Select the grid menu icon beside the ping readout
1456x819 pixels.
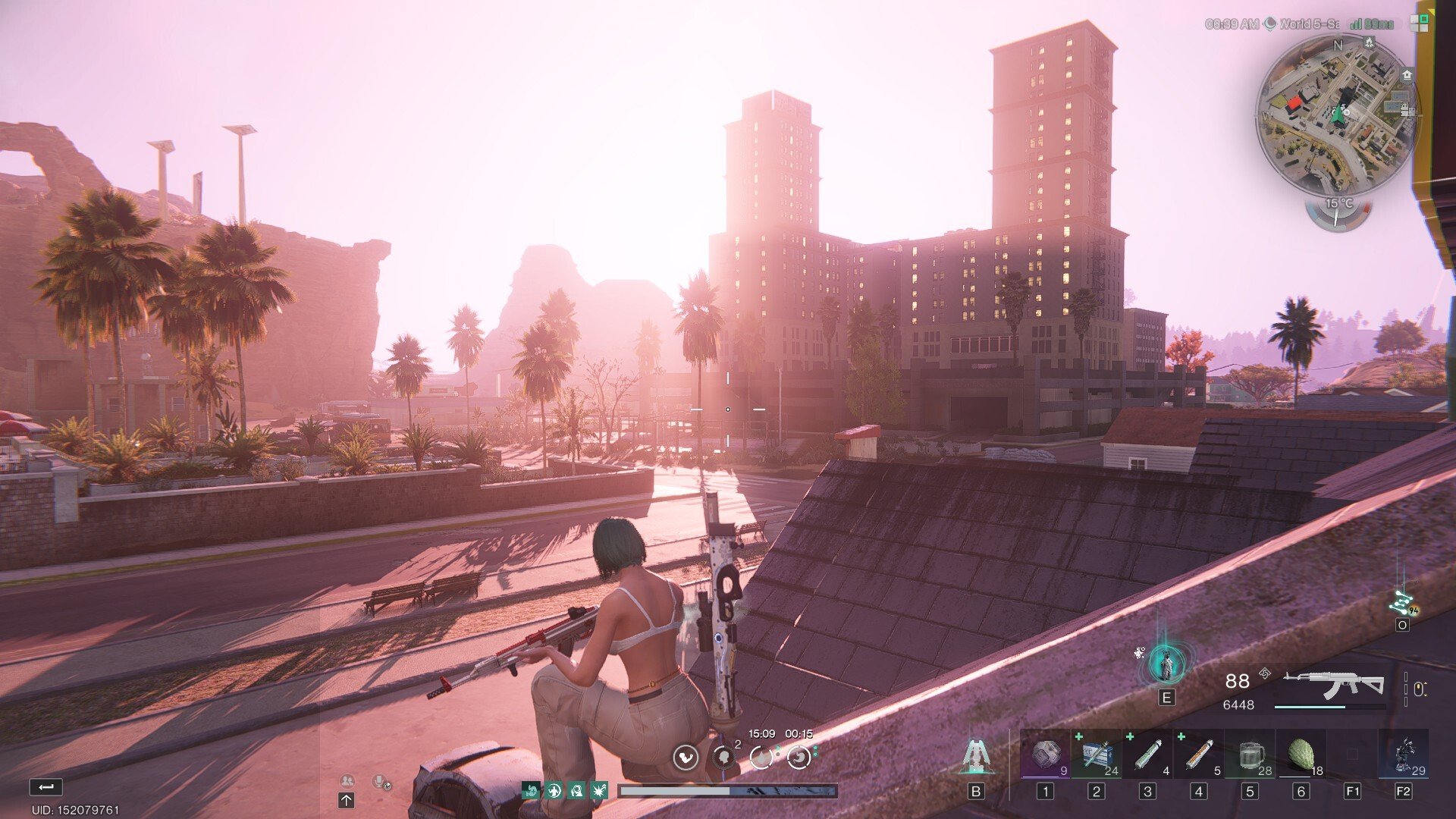coord(1419,24)
